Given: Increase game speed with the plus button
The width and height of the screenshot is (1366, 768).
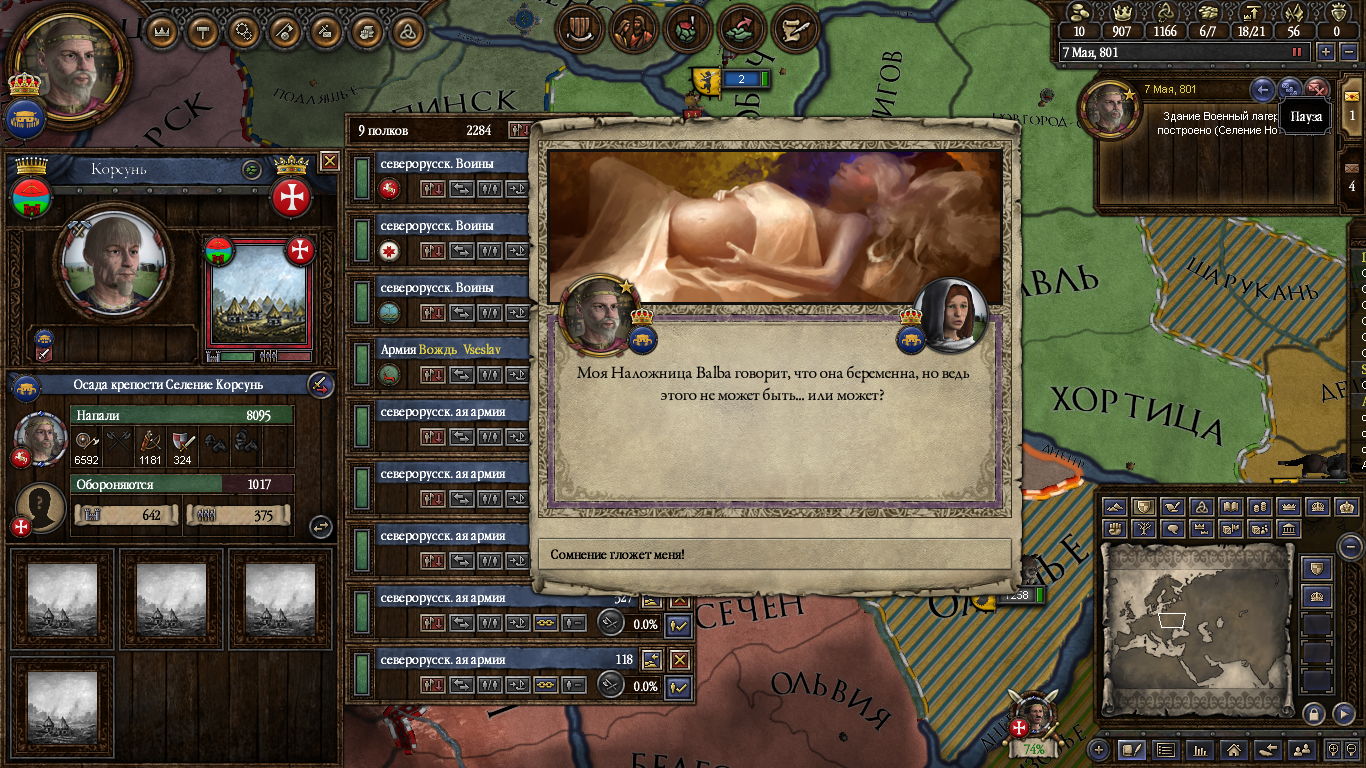Looking at the screenshot, I should click(1326, 52).
